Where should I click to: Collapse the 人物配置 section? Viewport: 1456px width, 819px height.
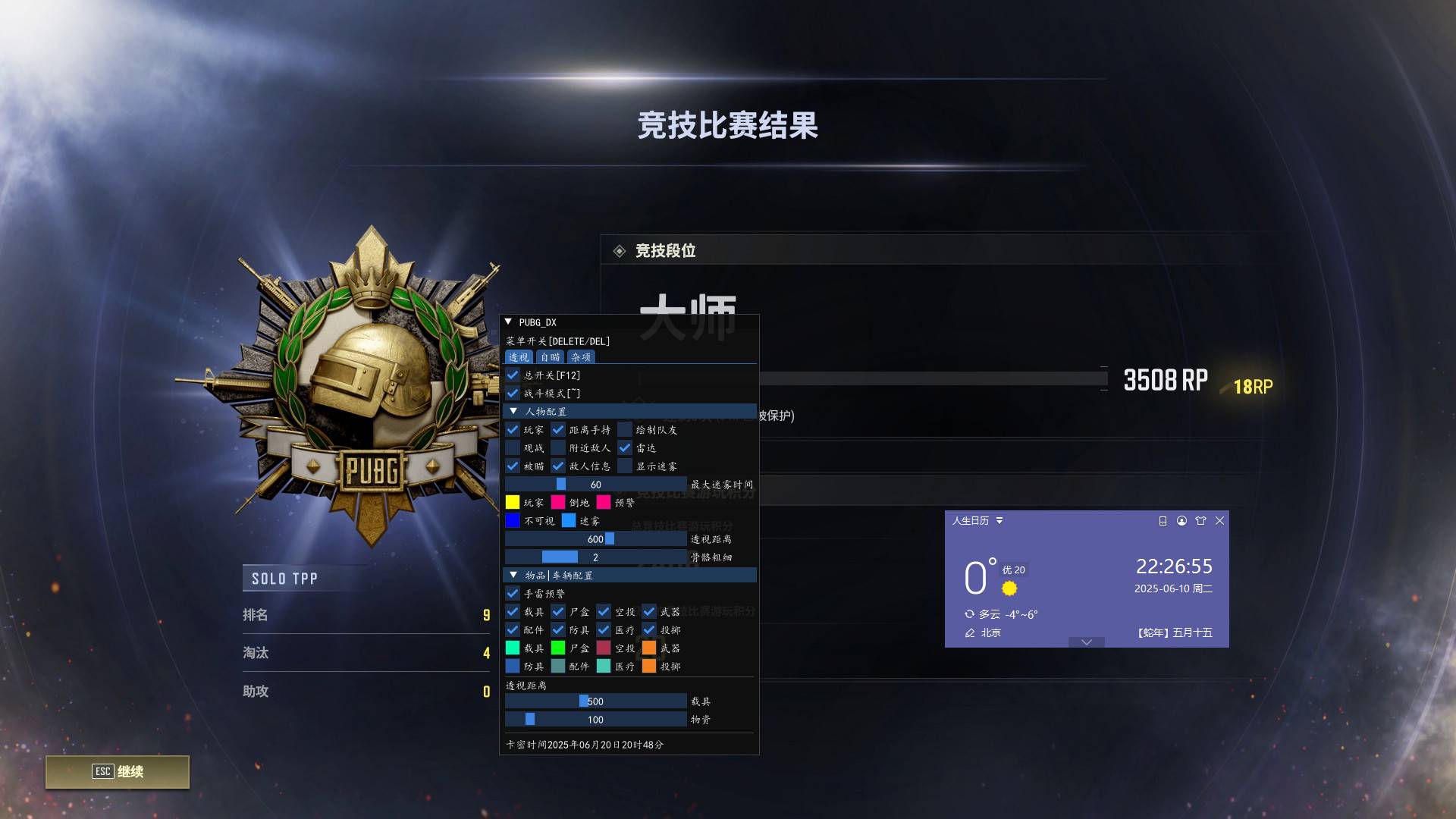513,410
